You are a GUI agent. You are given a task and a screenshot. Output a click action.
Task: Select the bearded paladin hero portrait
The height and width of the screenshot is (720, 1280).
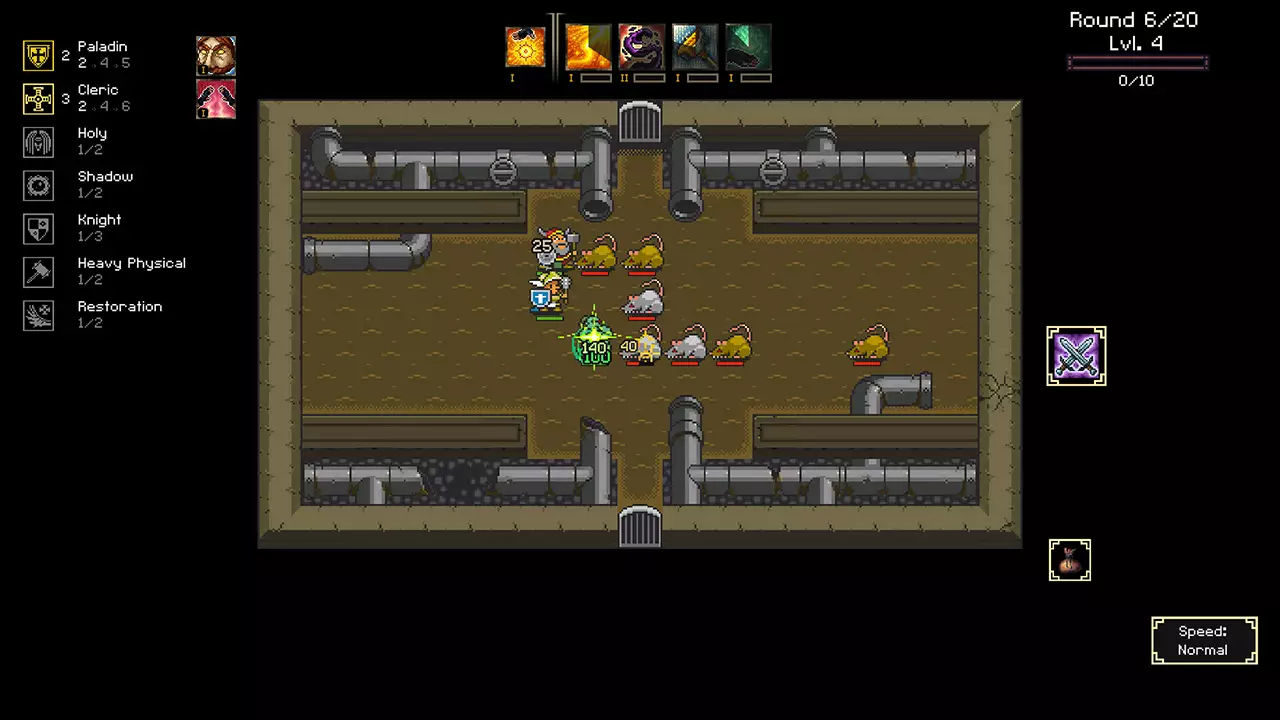pos(216,56)
